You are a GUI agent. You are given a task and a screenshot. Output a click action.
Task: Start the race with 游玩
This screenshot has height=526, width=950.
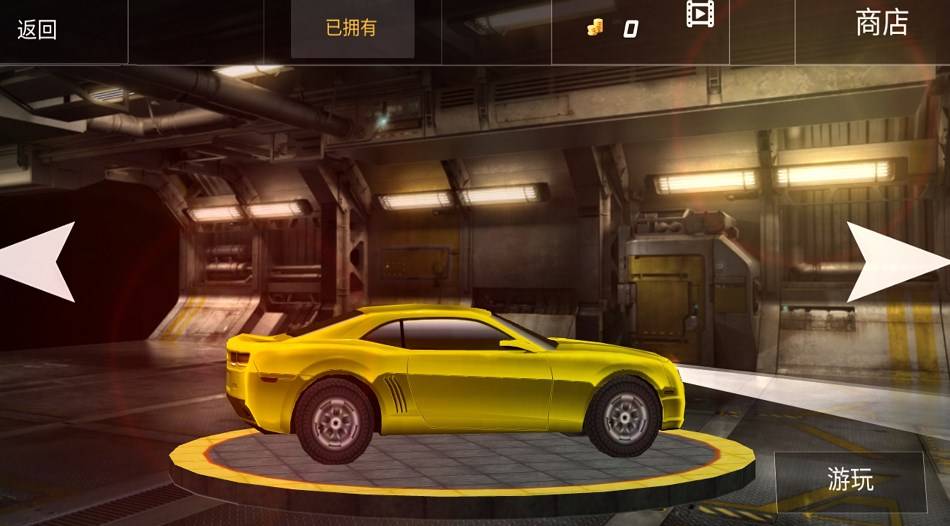click(x=850, y=481)
